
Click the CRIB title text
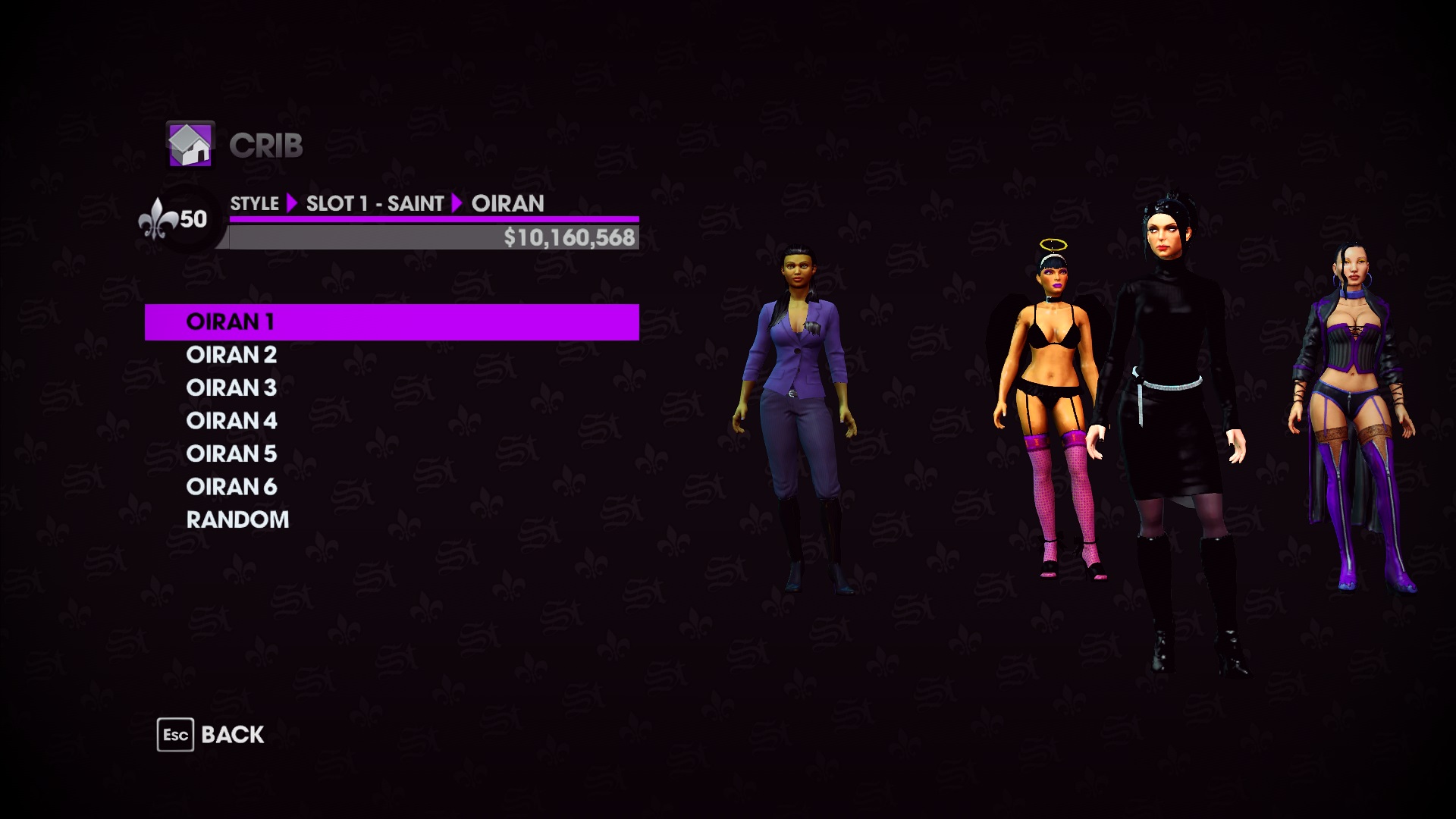point(267,146)
